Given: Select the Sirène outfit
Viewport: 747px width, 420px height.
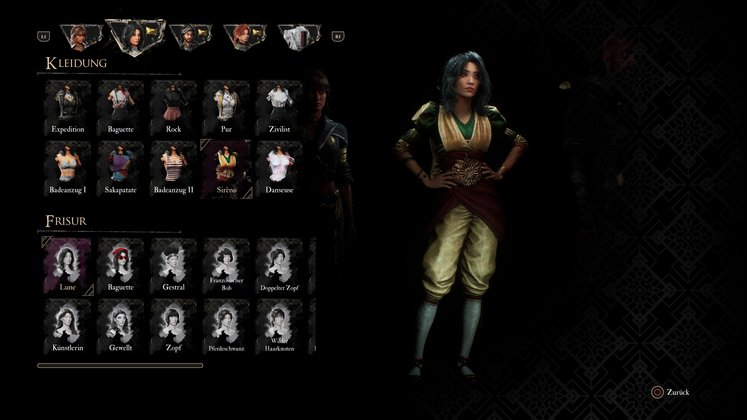Looking at the screenshot, I should (x=226, y=168).
